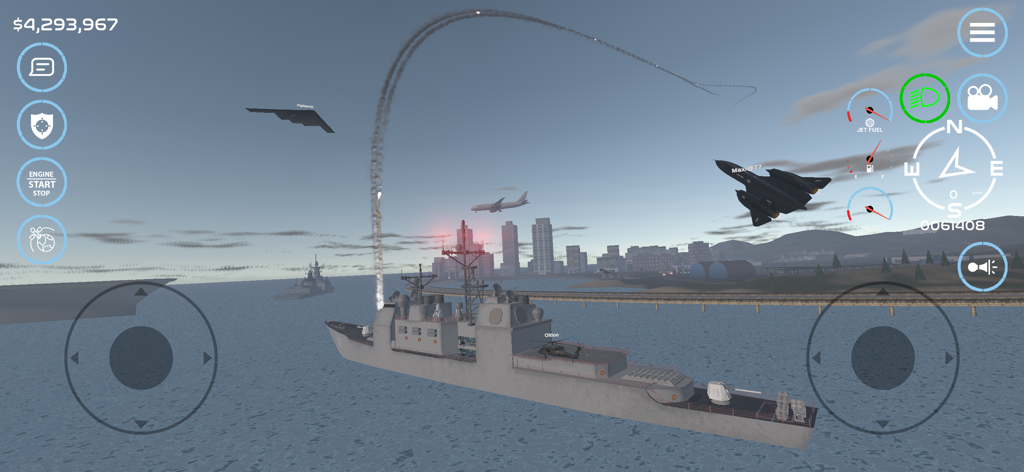Tap the left virtual joystick knob
1024x472 pixels.
tap(141, 358)
